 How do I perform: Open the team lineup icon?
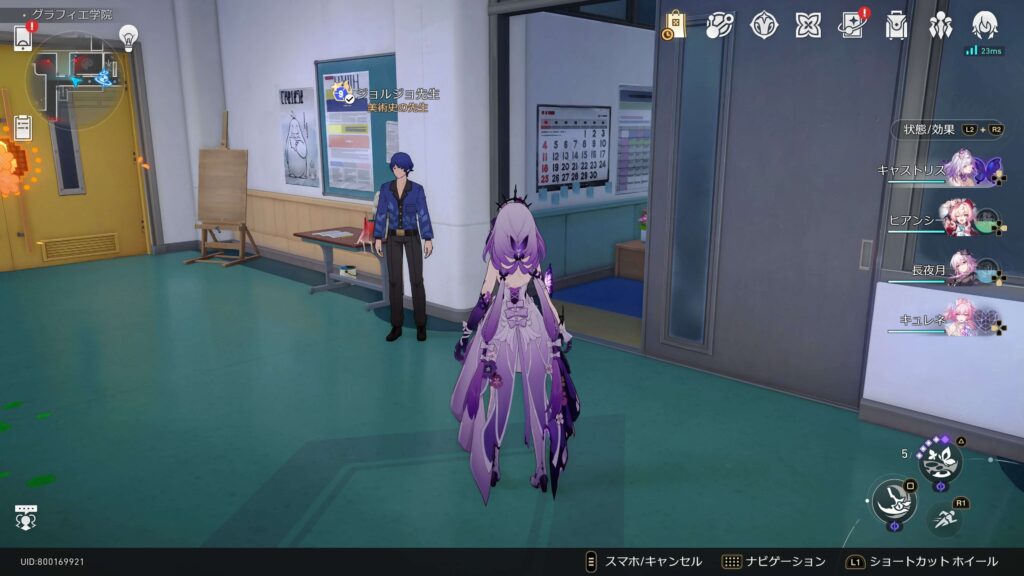tap(940, 26)
